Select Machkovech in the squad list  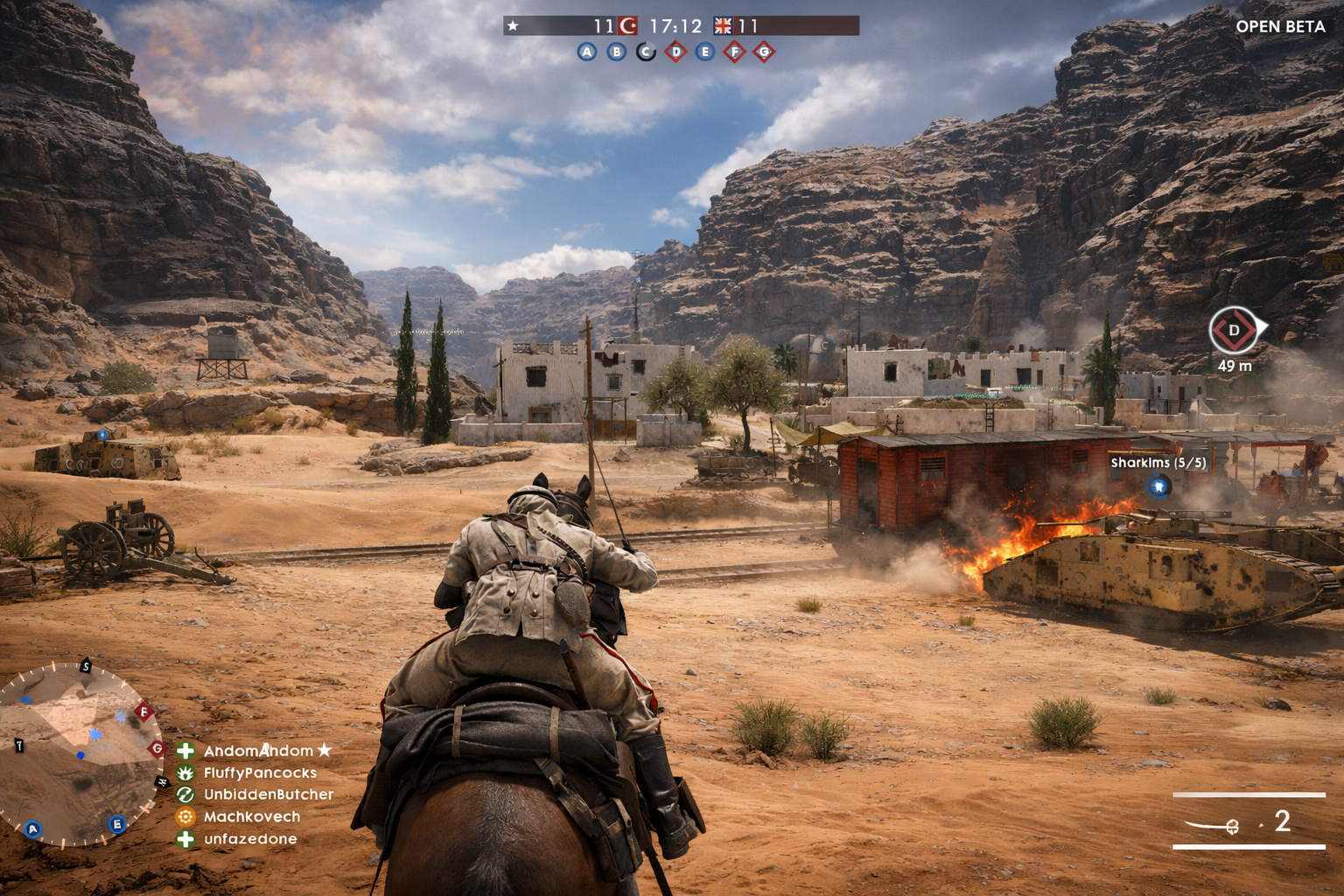click(x=252, y=816)
